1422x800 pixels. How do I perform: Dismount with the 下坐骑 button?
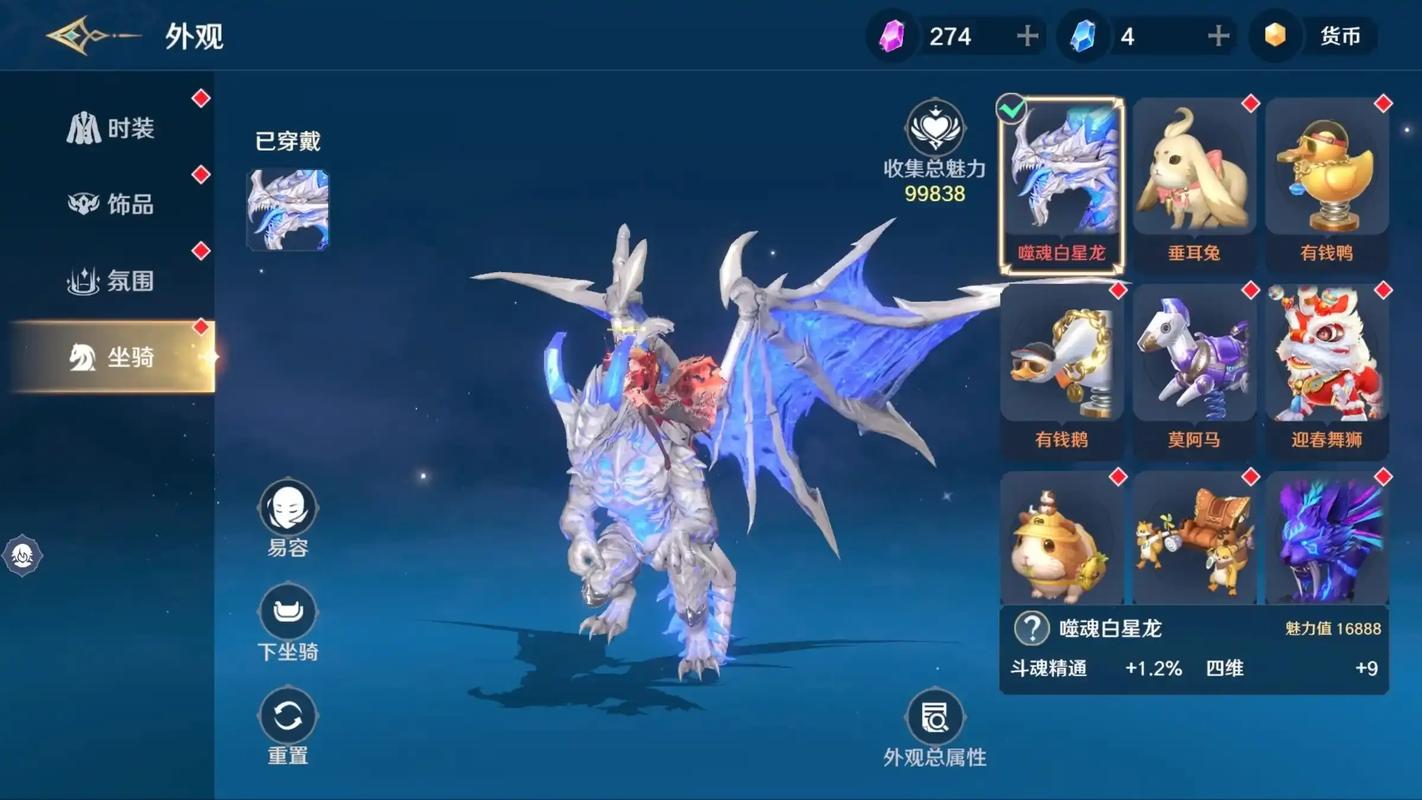[288, 614]
